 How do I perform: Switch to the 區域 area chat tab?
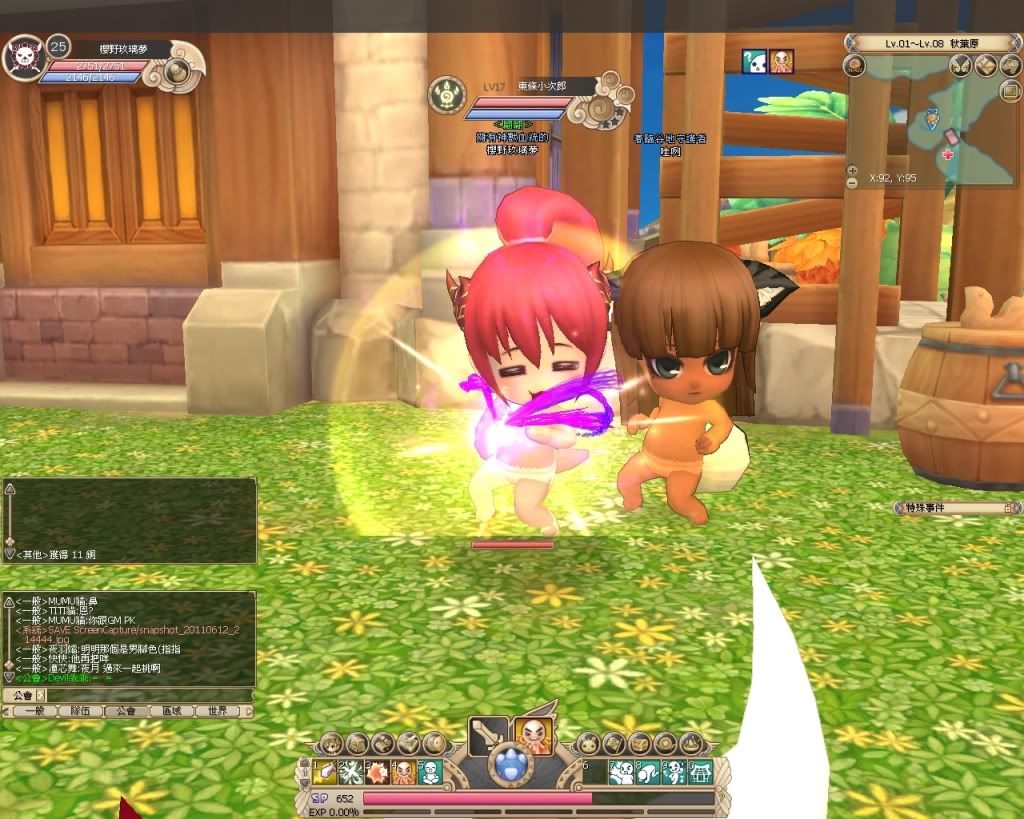pyautogui.click(x=171, y=711)
